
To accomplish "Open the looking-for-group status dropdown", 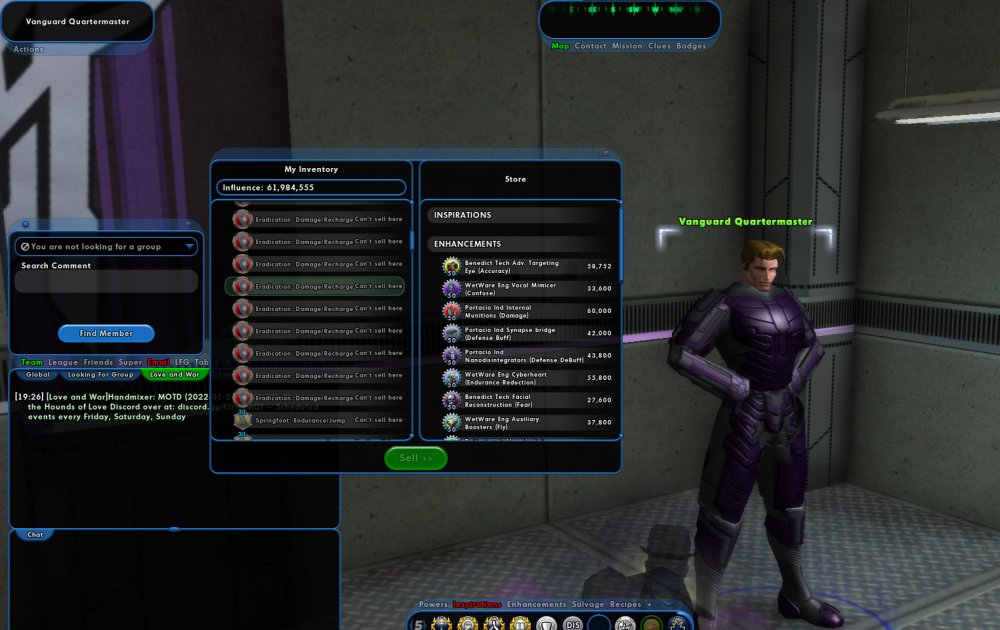I will pyautogui.click(x=106, y=246).
